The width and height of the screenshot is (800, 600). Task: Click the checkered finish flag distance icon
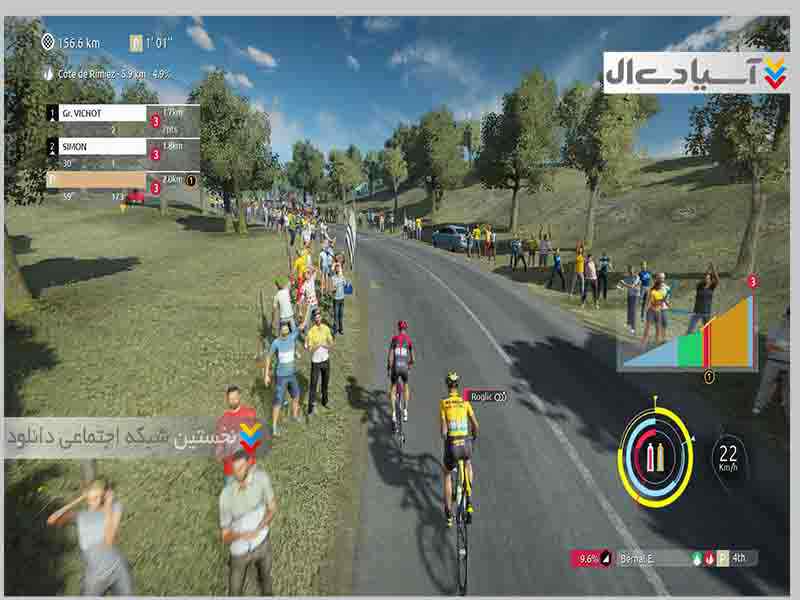49,42
